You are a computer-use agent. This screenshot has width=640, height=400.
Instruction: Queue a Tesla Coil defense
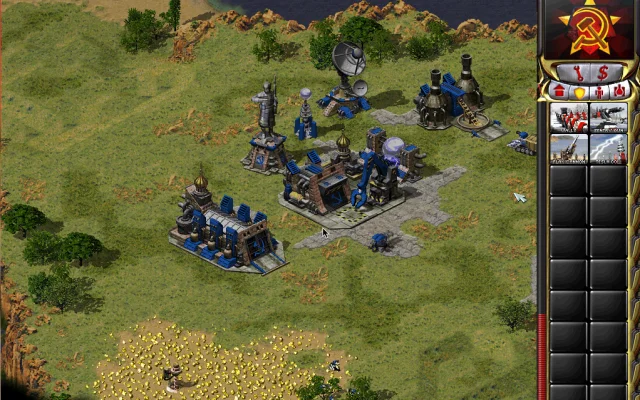pyautogui.click(x=608, y=147)
